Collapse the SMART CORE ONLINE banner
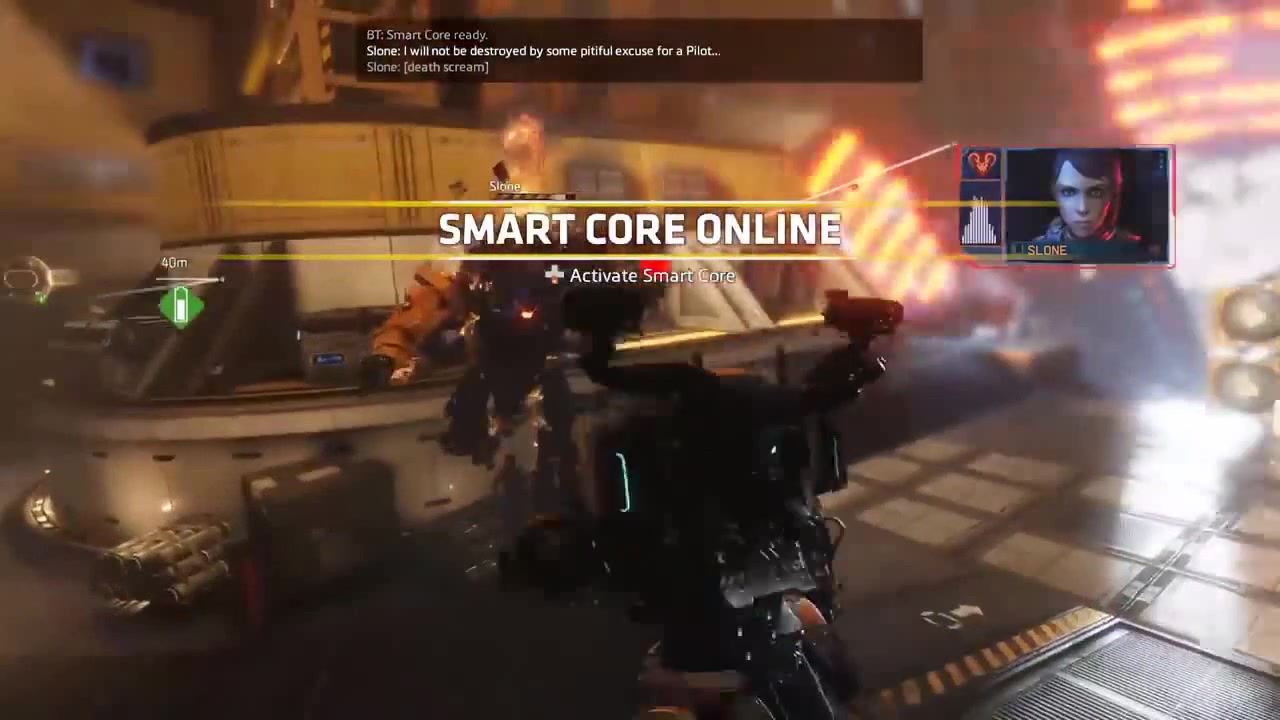This screenshot has height=720, width=1280. pyautogui.click(x=640, y=229)
